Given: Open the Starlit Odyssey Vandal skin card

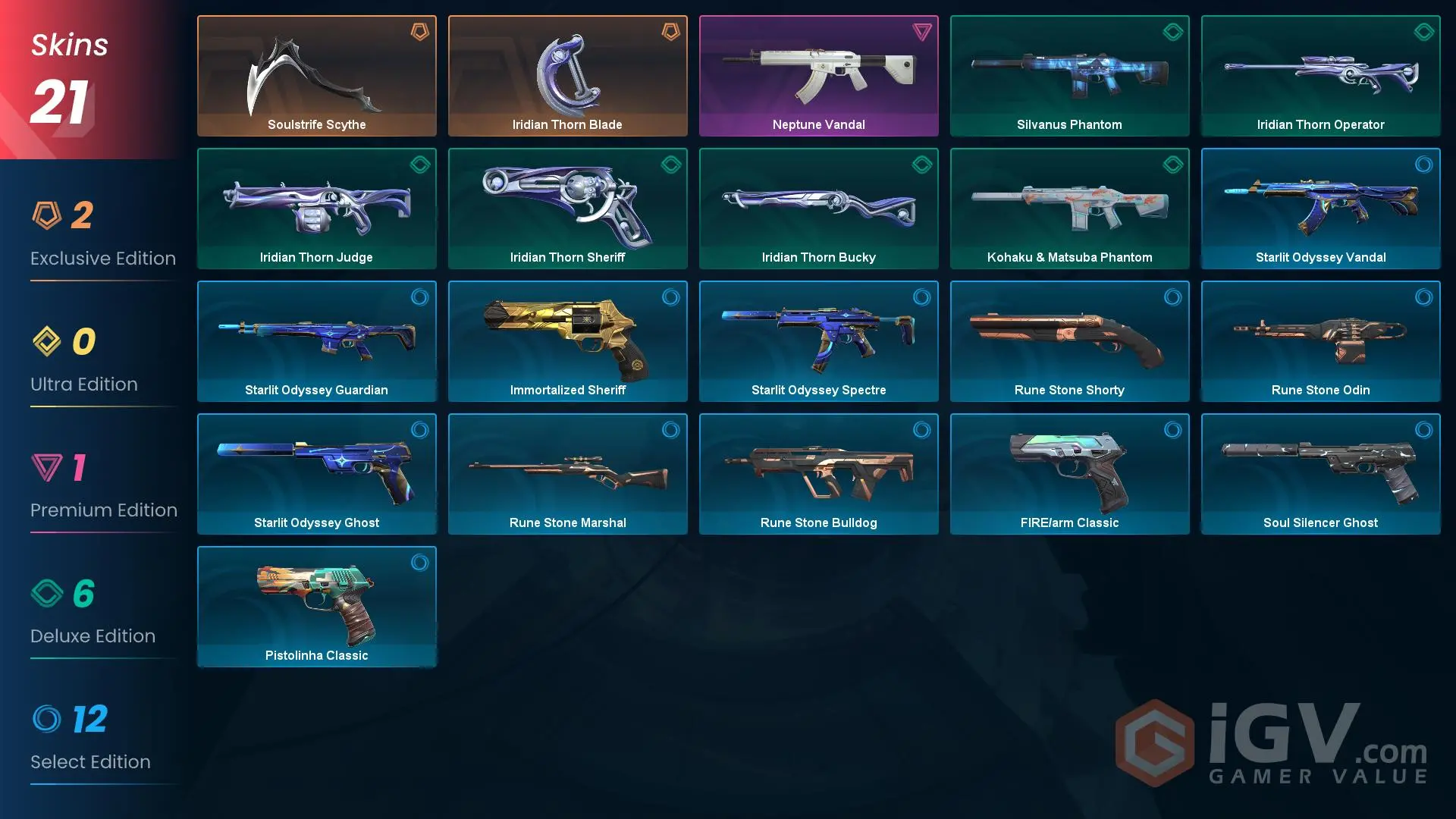Looking at the screenshot, I should tap(1320, 209).
